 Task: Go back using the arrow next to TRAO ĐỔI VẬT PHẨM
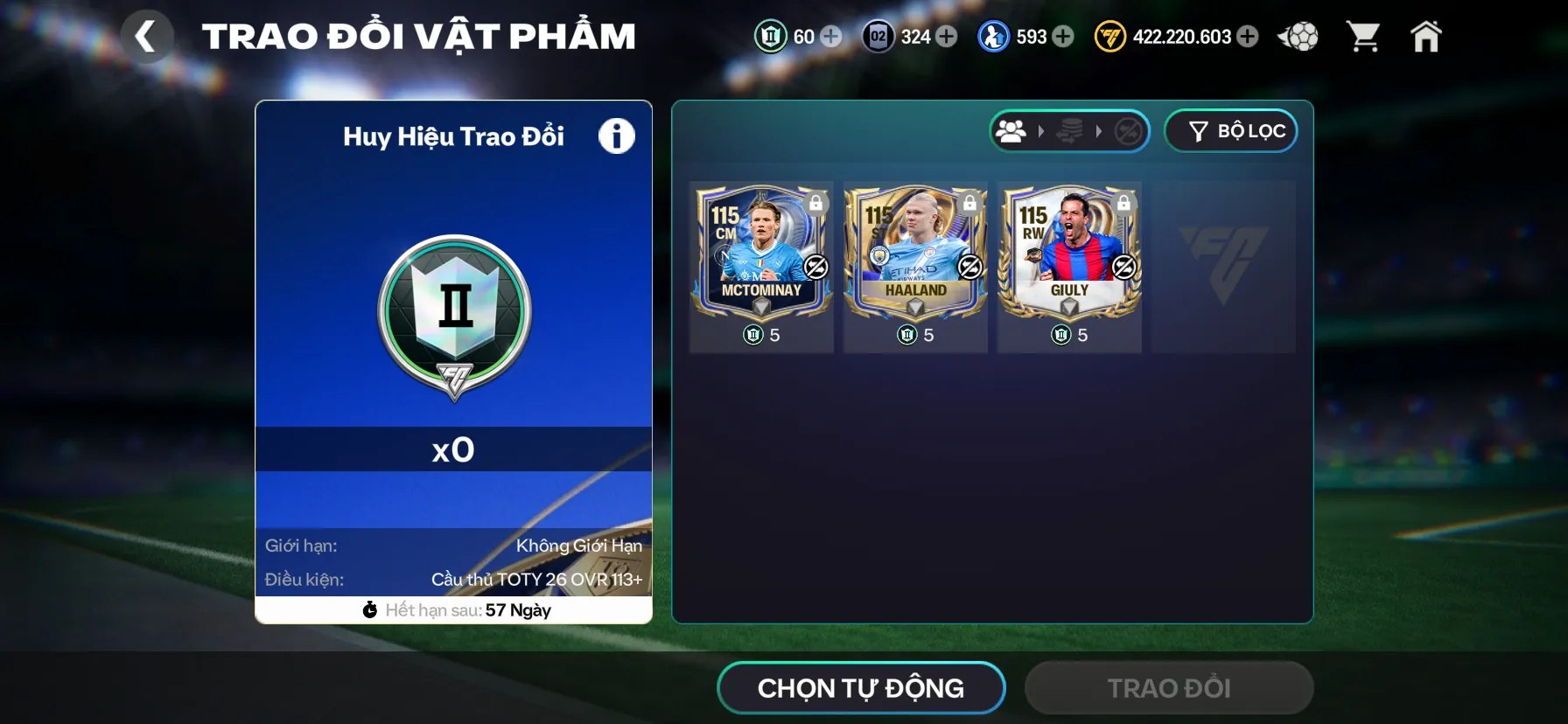pyautogui.click(x=147, y=37)
